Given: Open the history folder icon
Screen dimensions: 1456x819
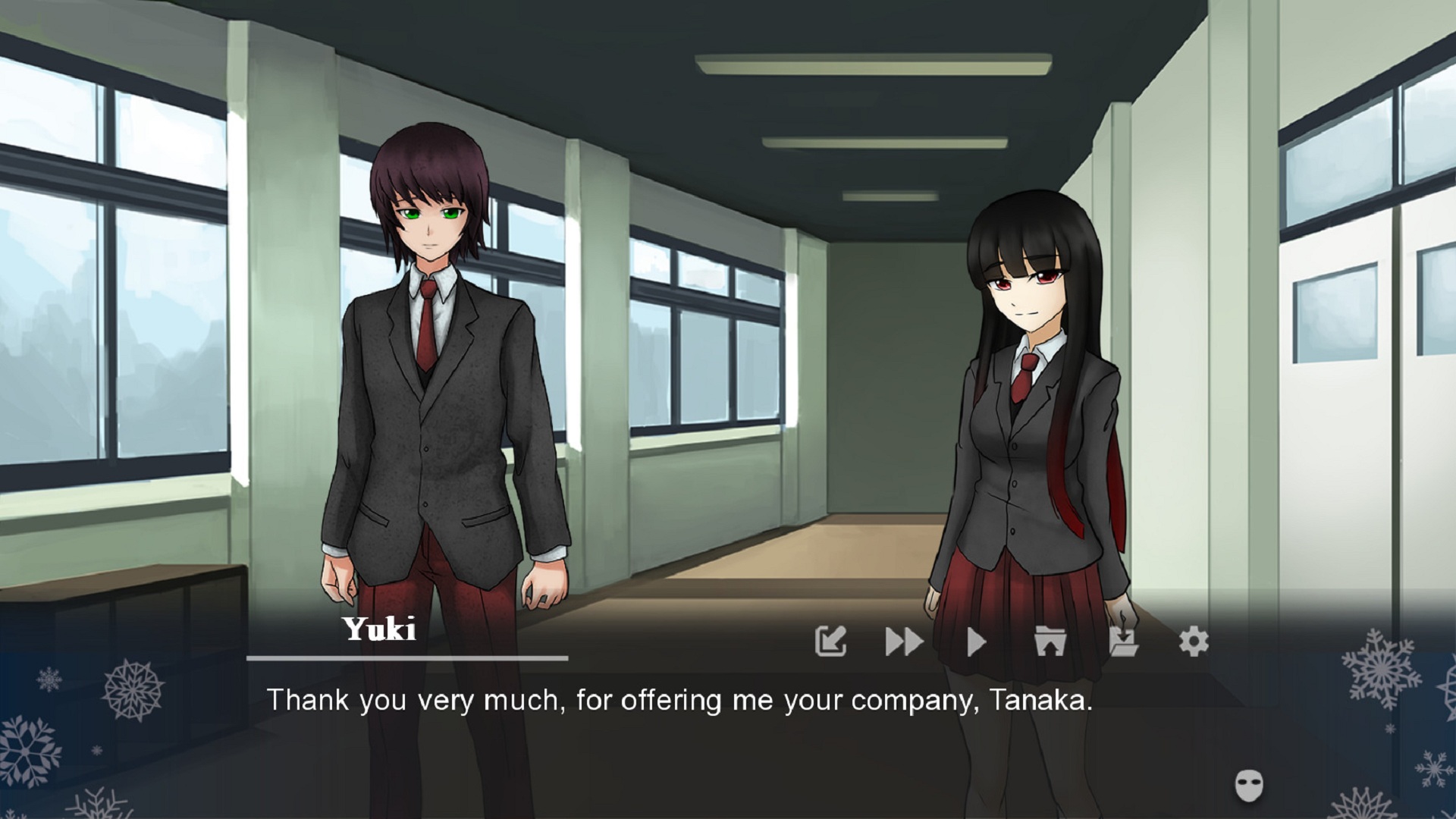Looking at the screenshot, I should pos(1049,641).
